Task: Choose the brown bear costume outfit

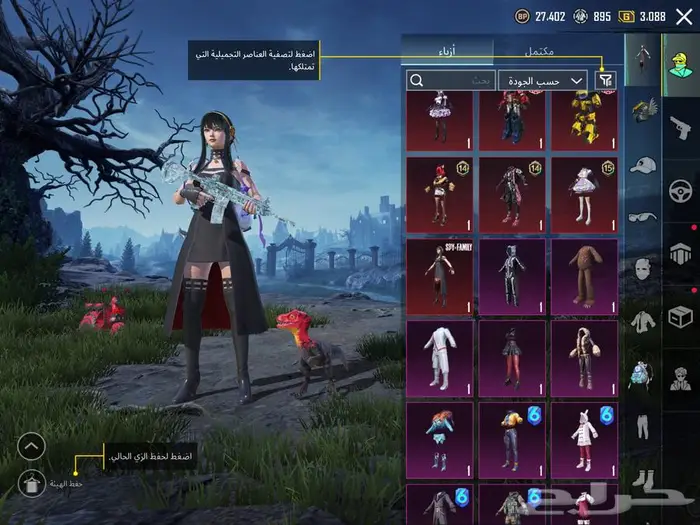Action: click(584, 274)
